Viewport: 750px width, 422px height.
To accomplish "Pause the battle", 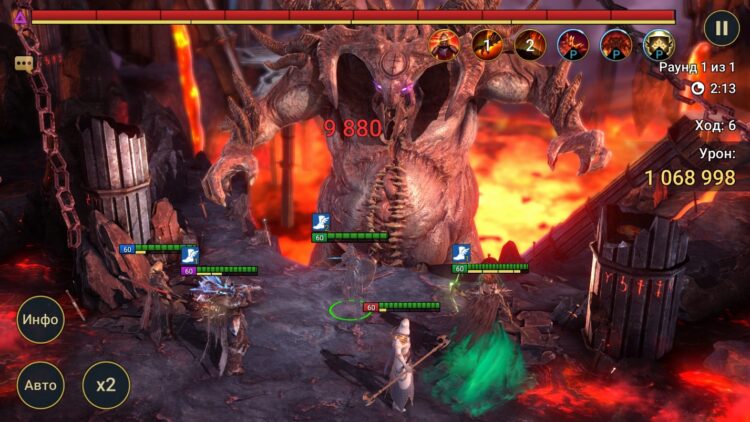I will (x=720, y=27).
